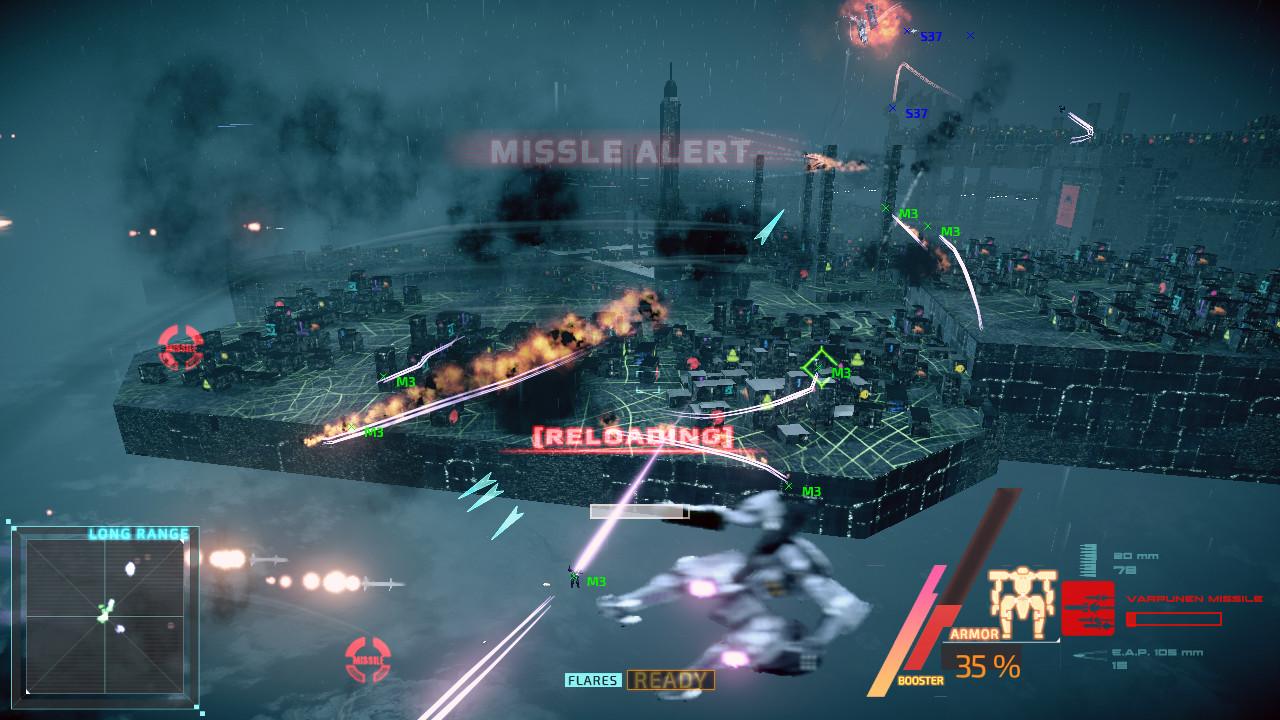
Task: Activate the Flares ready indicator
Action: click(x=670, y=681)
